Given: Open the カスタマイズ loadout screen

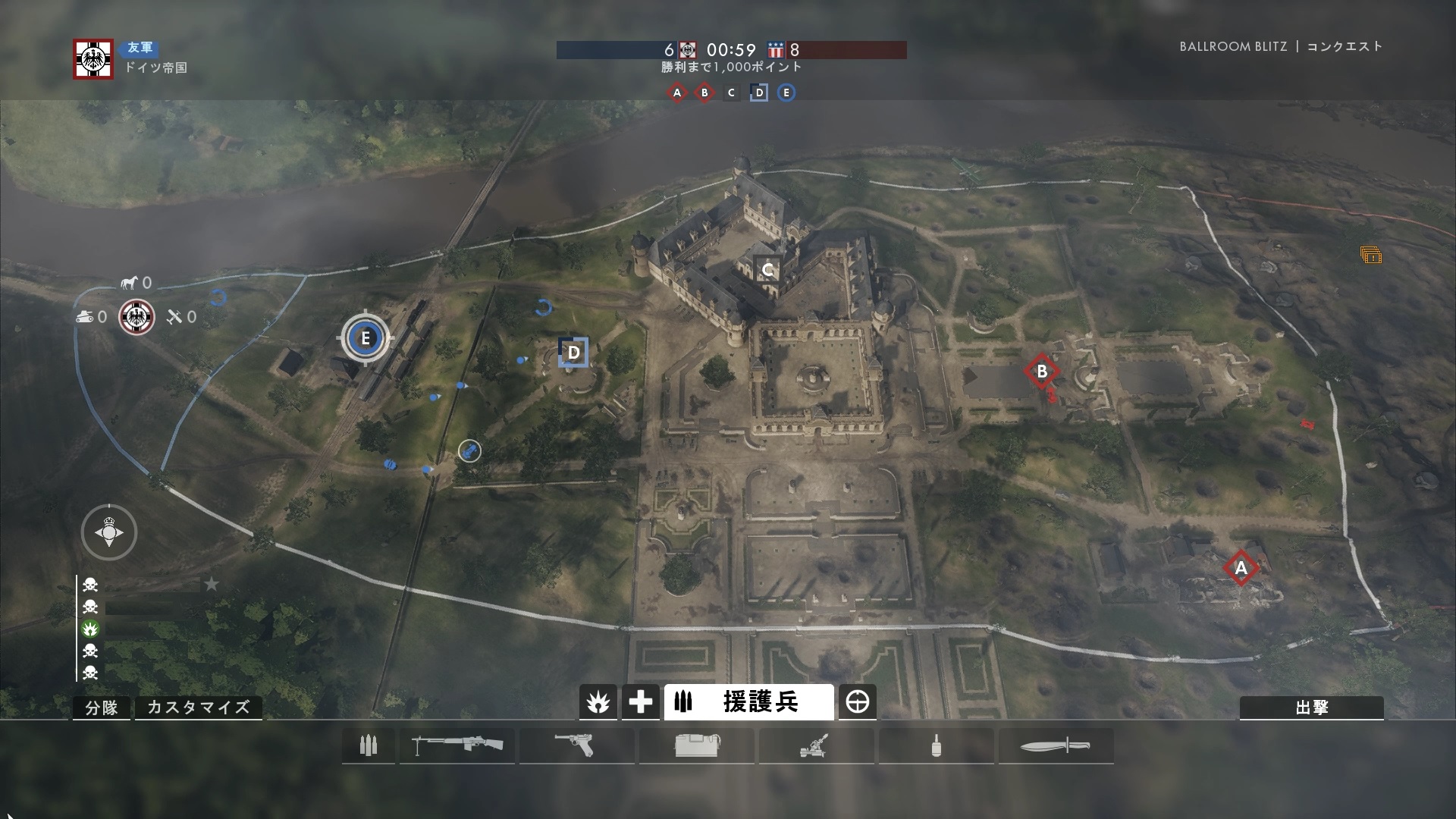Looking at the screenshot, I should 198,708.
